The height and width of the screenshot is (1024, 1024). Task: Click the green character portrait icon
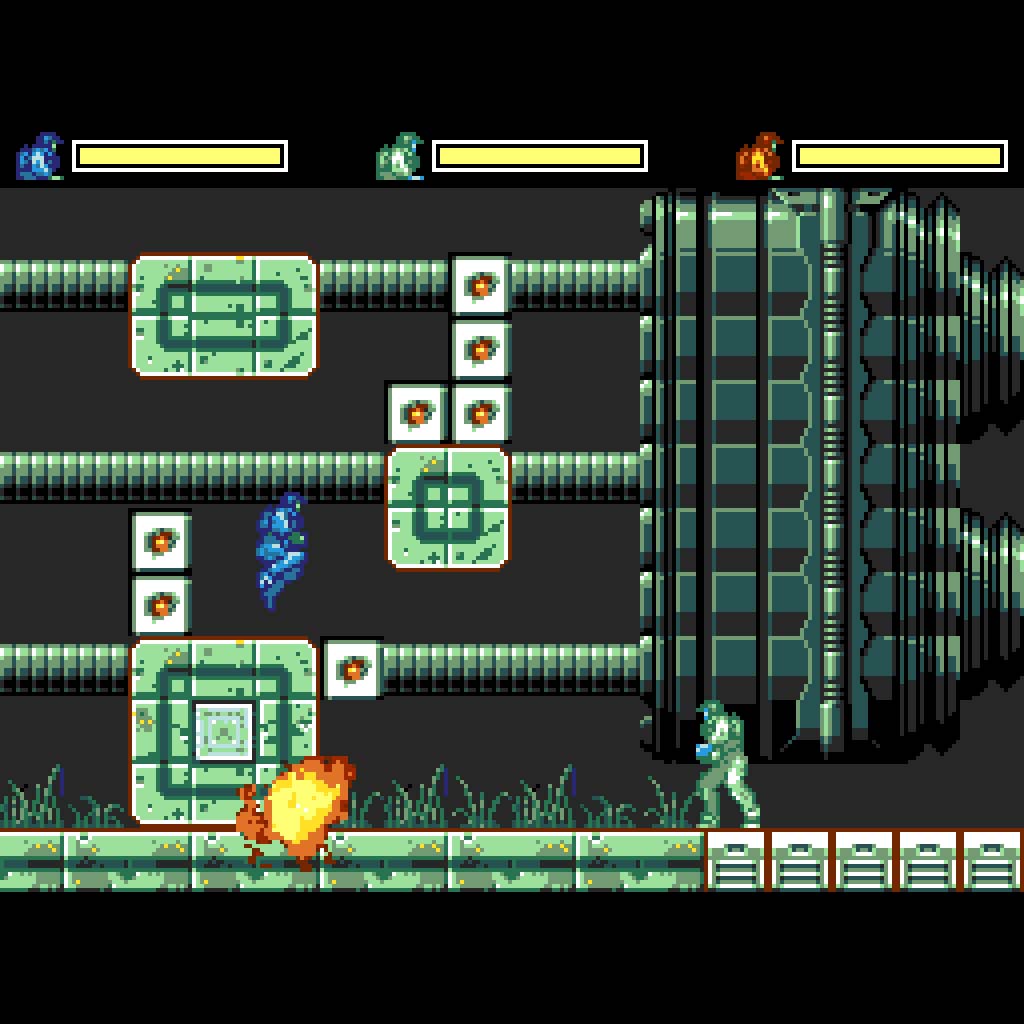tap(400, 157)
